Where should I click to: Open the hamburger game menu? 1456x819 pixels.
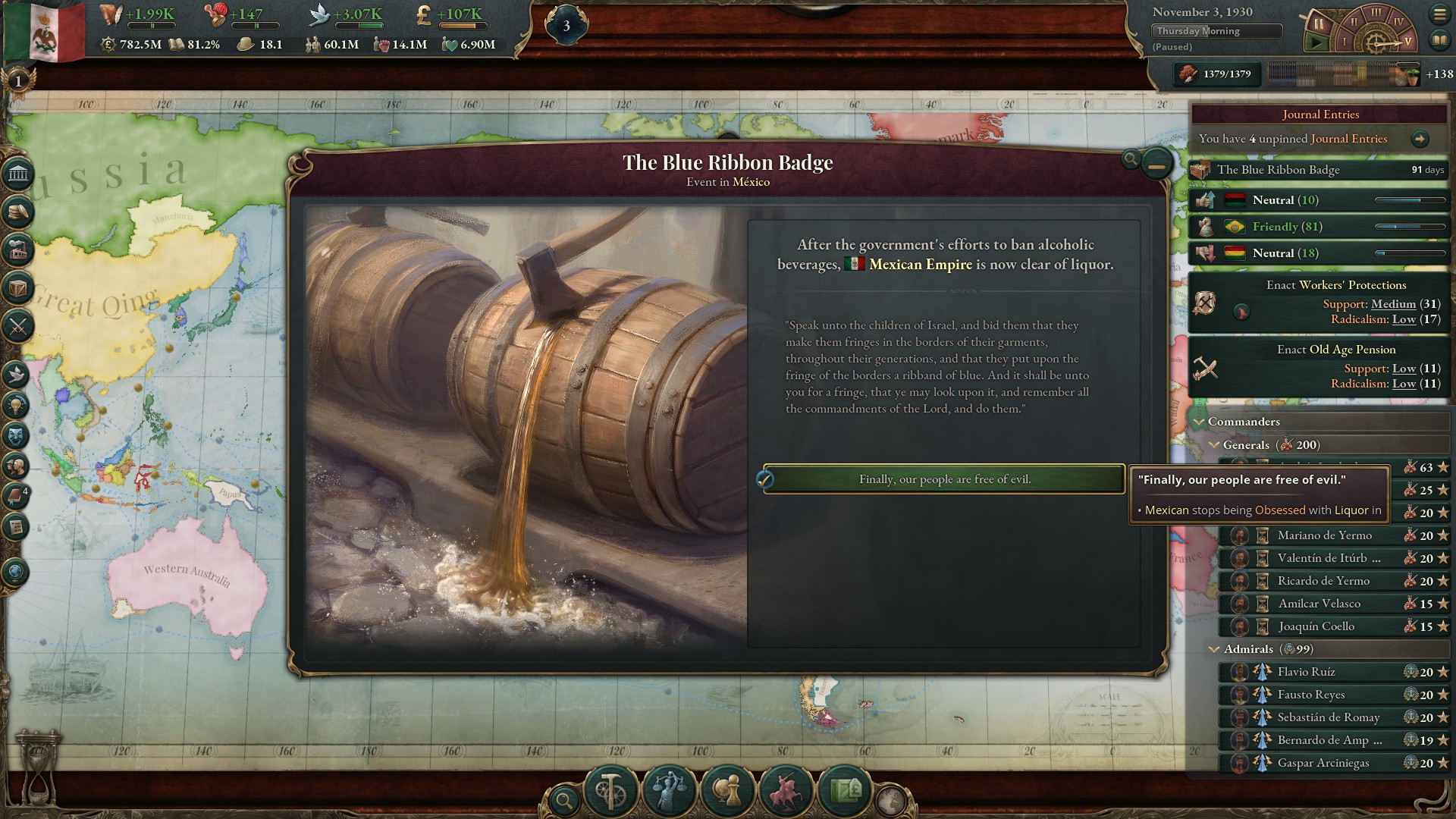tap(1439, 14)
